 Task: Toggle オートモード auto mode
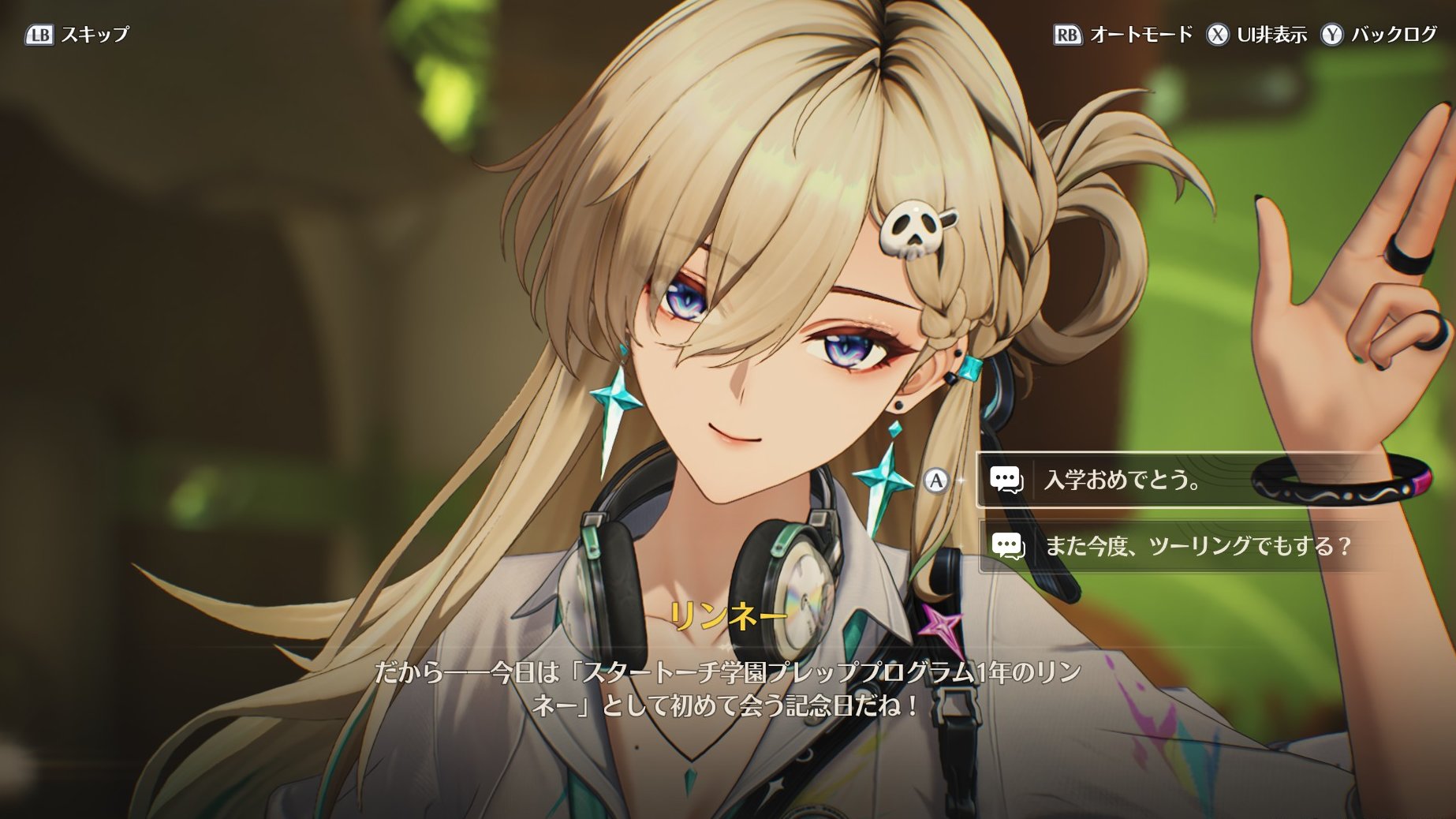(1124, 35)
